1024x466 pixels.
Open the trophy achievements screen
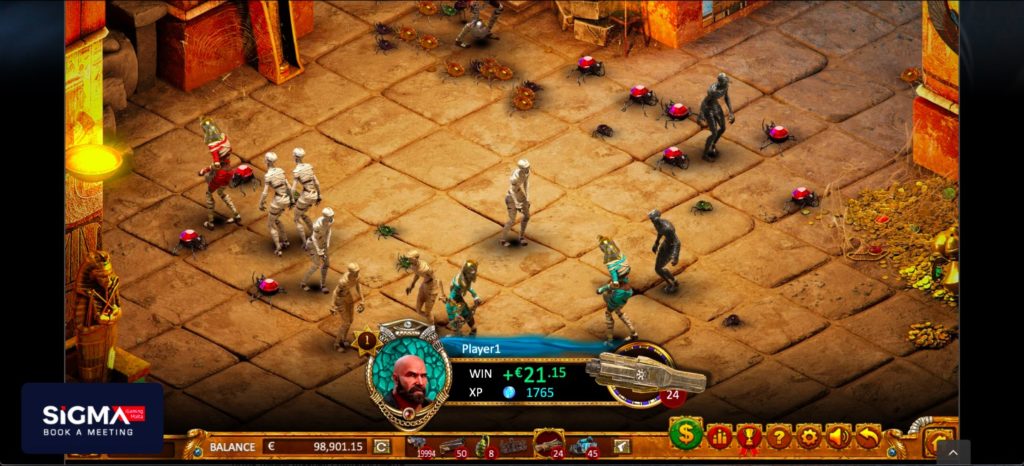[748, 436]
